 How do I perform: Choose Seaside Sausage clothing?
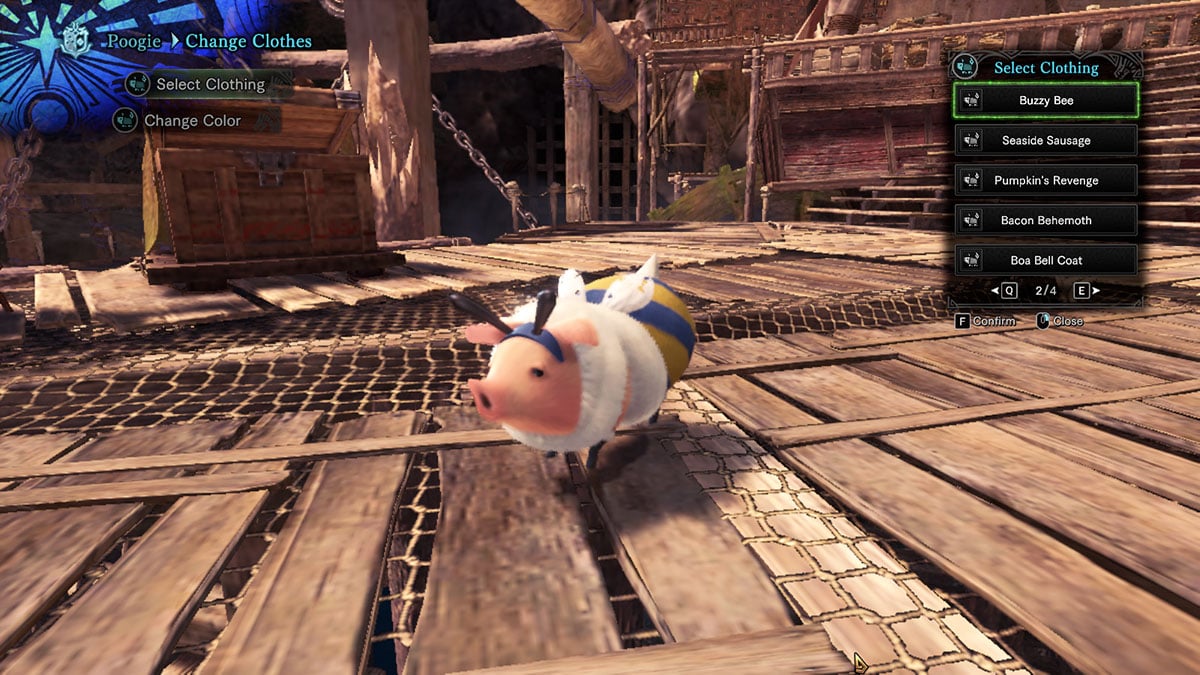coord(1046,140)
